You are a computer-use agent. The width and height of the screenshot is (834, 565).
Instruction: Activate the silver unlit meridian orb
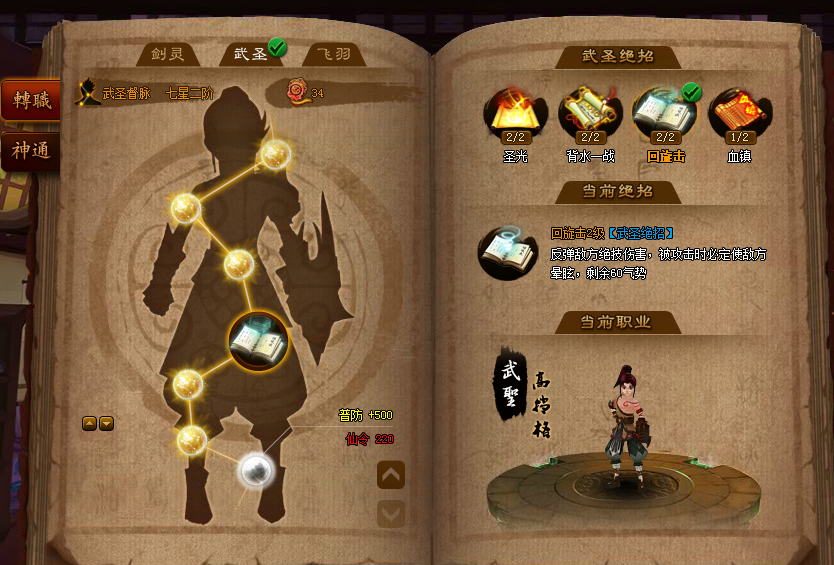click(x=256, y=468)
